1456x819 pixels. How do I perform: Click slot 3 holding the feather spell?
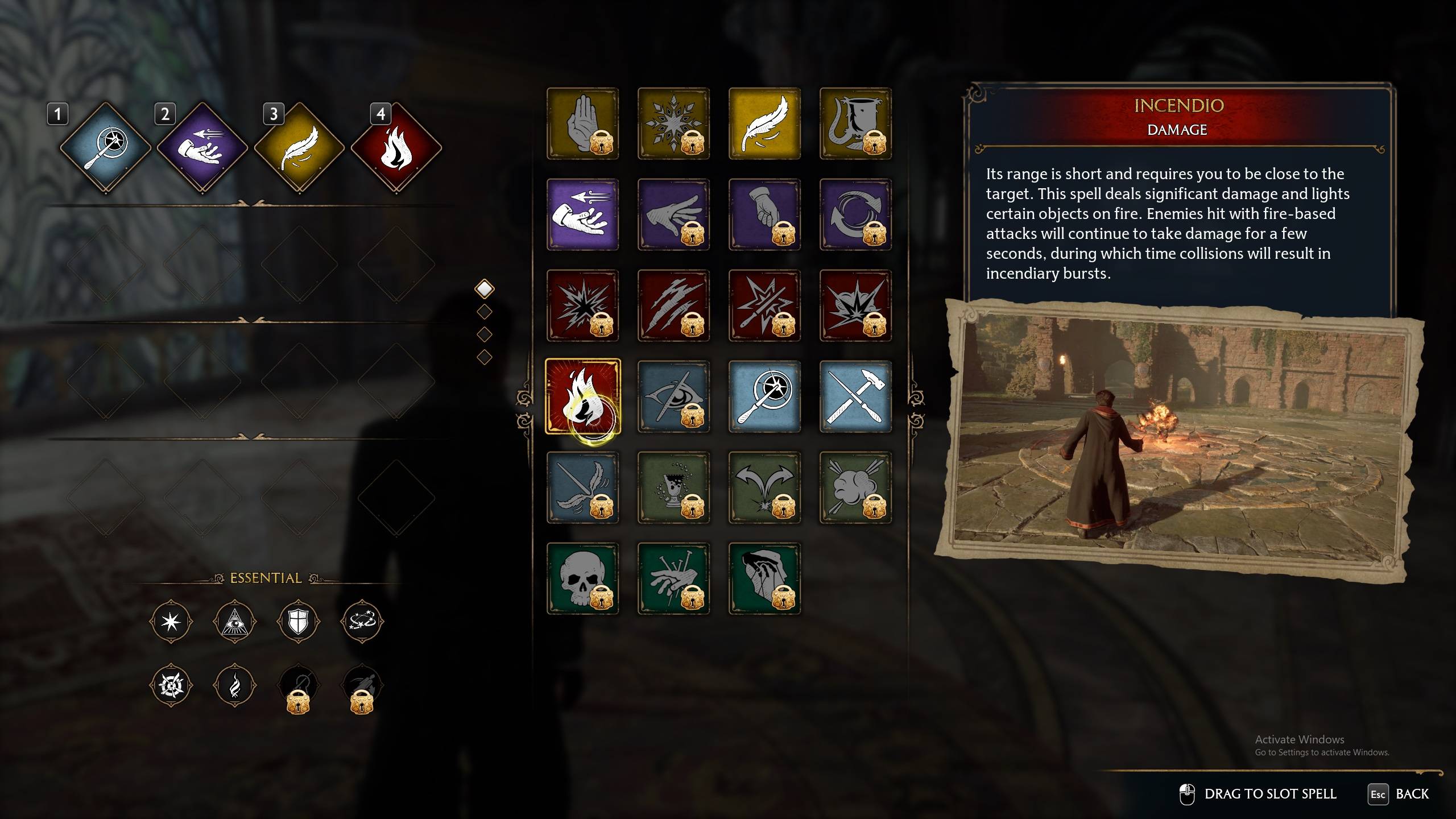point(299,148)
